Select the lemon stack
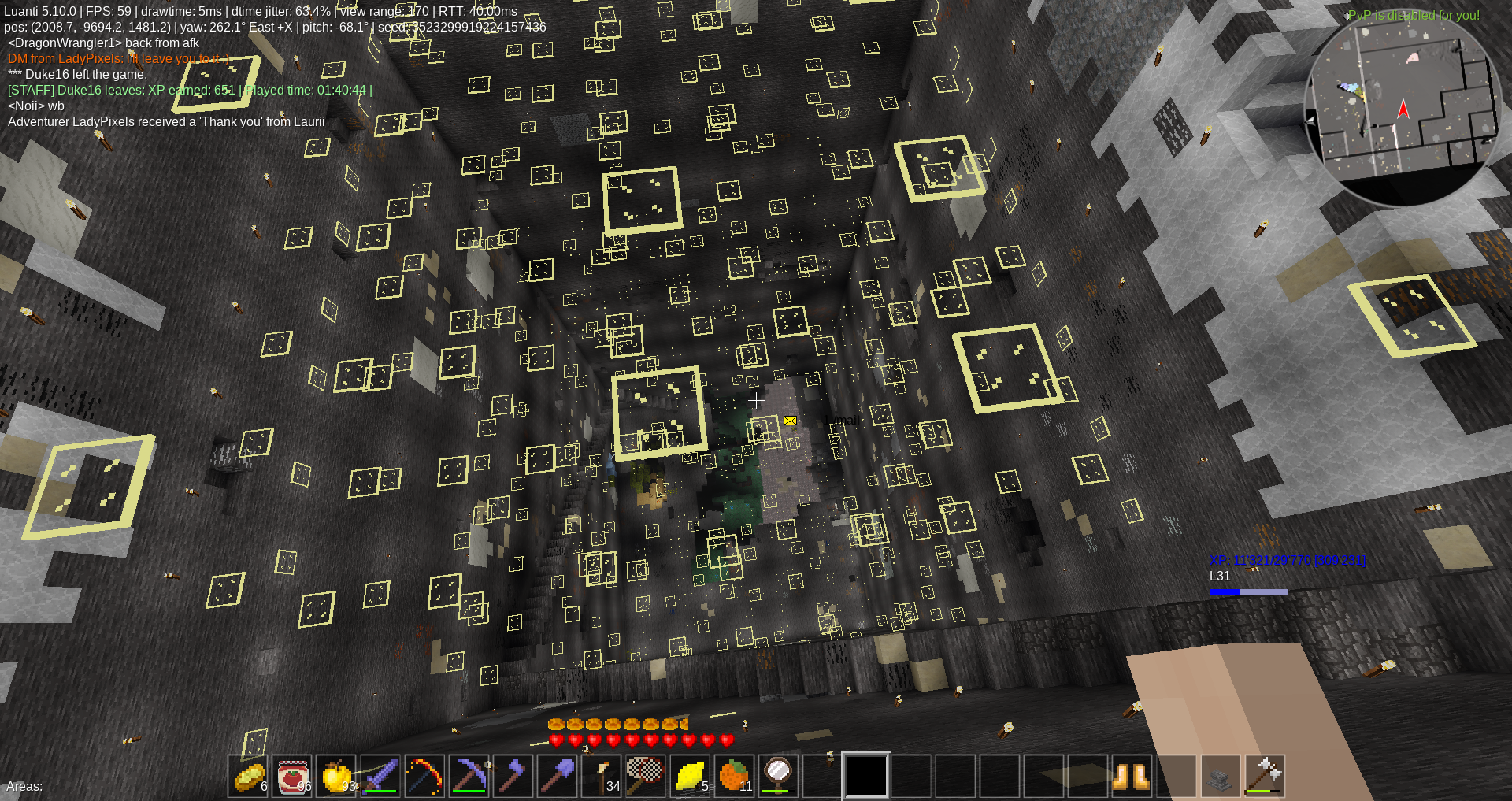The image size is (1512, 801). click(x=690, y=776)
